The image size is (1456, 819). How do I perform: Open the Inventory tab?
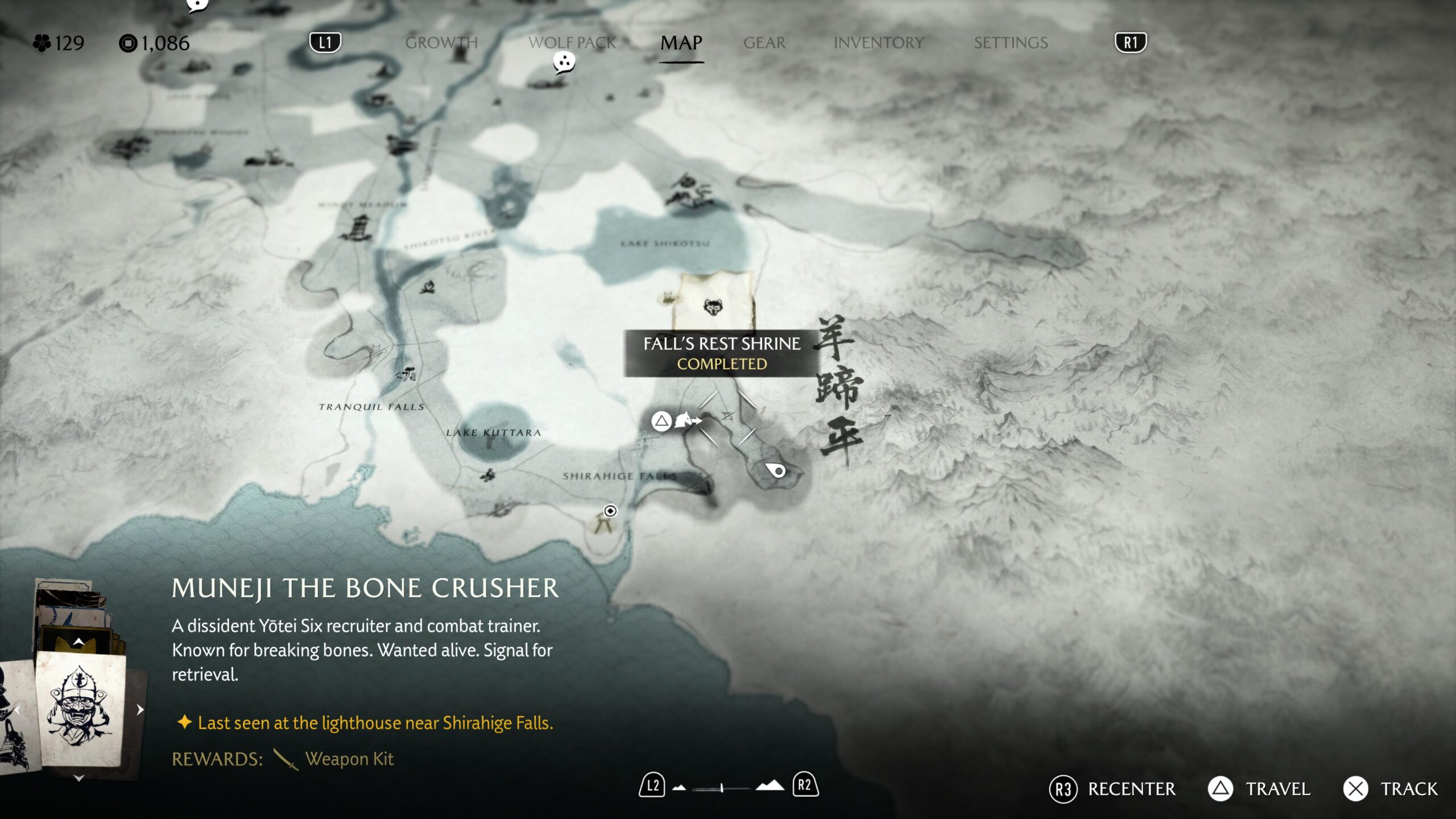tap(879, 43)
